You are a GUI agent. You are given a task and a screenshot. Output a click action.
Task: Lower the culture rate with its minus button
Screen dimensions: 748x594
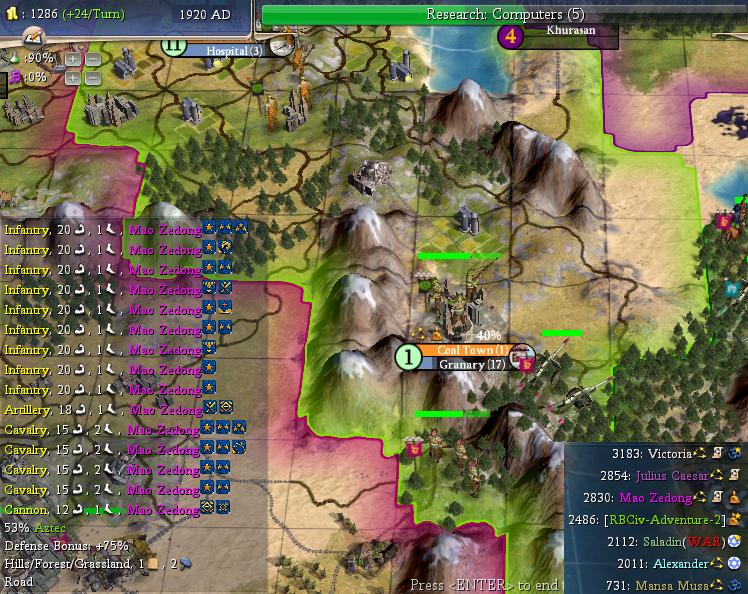[x=91, y=77]
